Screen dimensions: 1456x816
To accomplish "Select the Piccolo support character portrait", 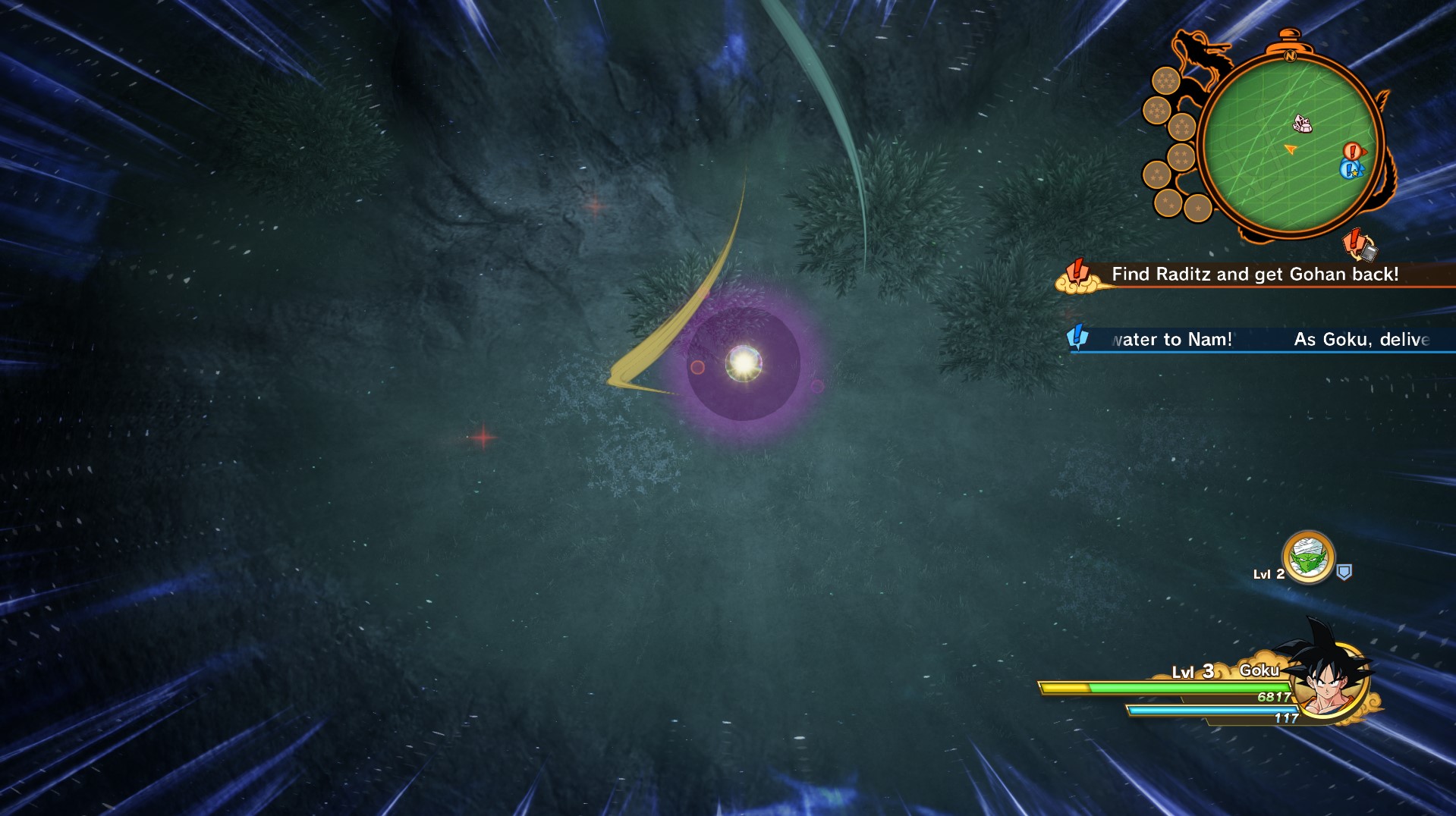I will coord(1308,558).
